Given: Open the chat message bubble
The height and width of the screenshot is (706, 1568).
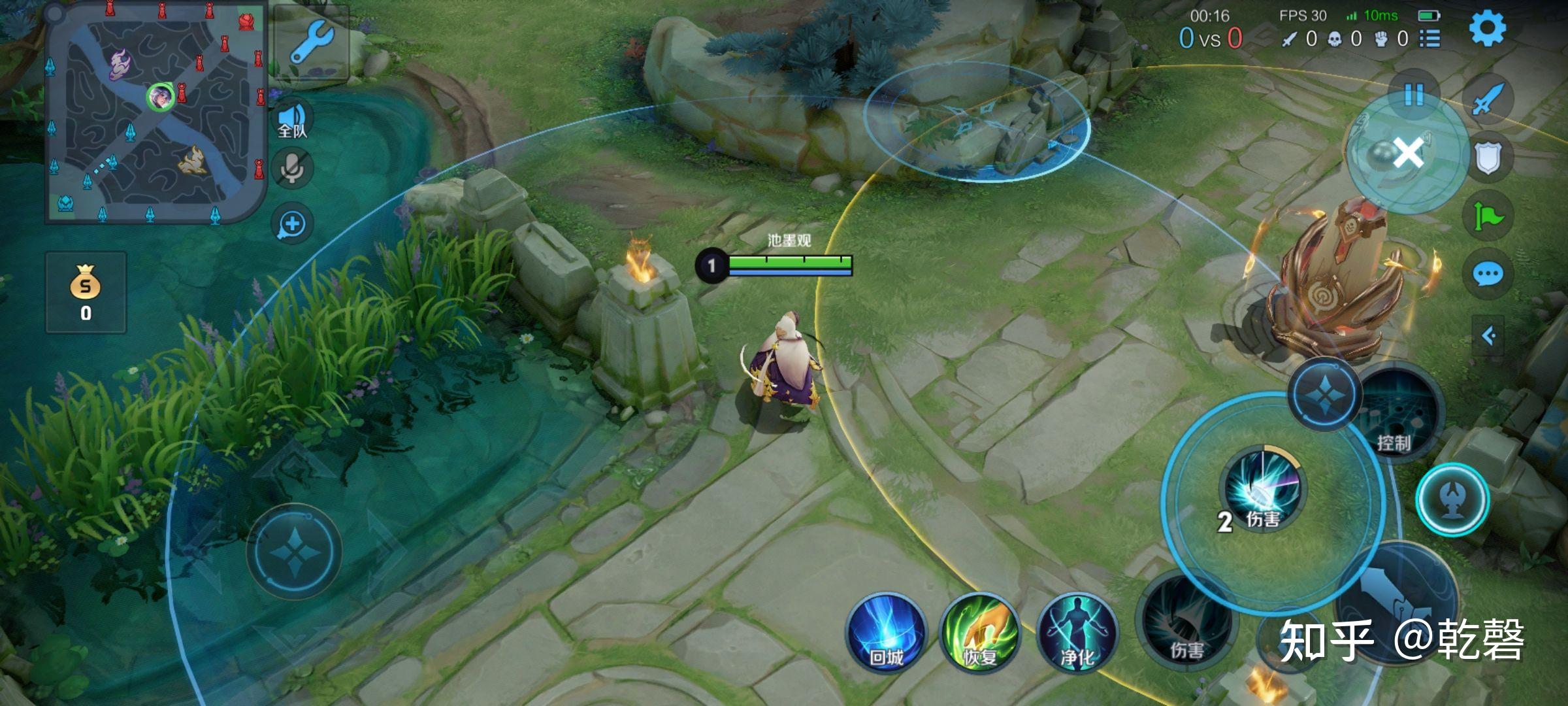Looking at the screenshot, I should (1488, 275).
